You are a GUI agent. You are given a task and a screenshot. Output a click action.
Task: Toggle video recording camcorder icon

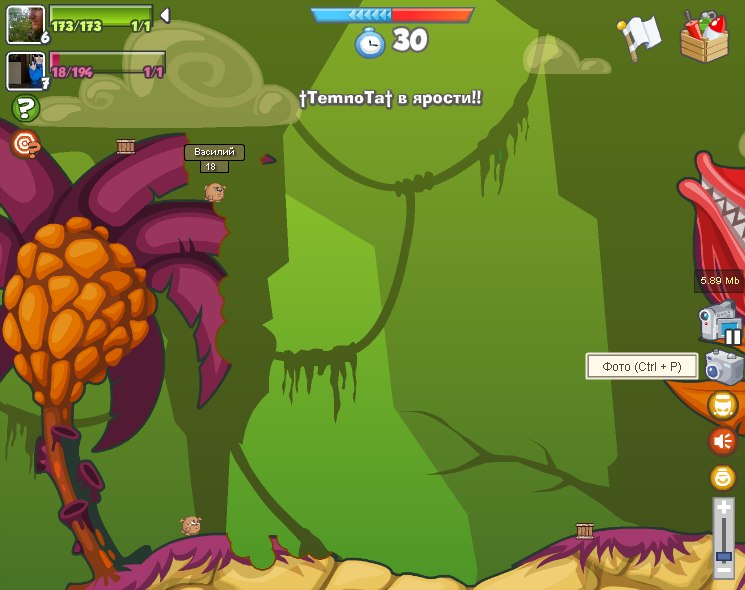pos(720,323)
